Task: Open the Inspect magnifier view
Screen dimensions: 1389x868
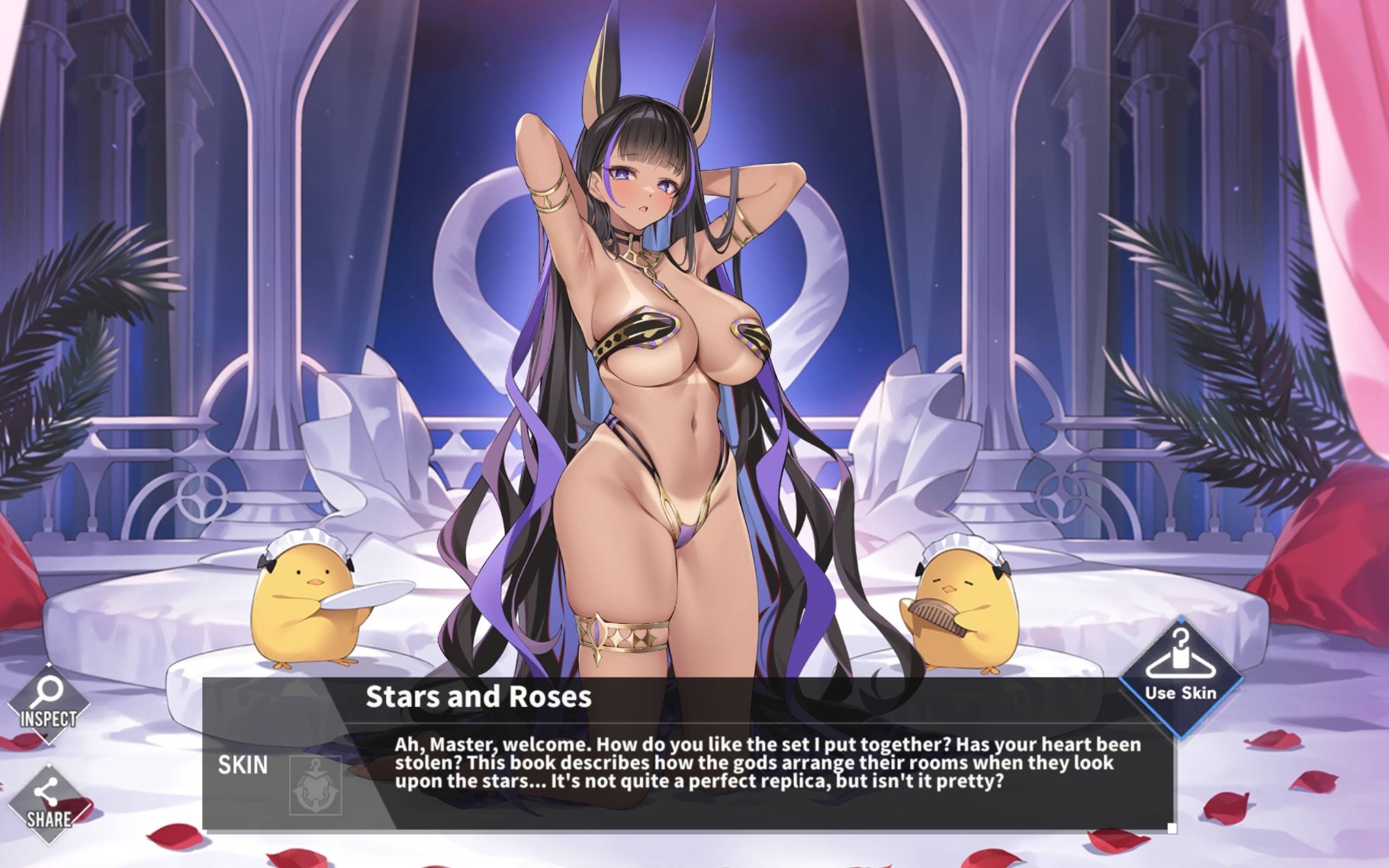Action: (x=47, y=702)
